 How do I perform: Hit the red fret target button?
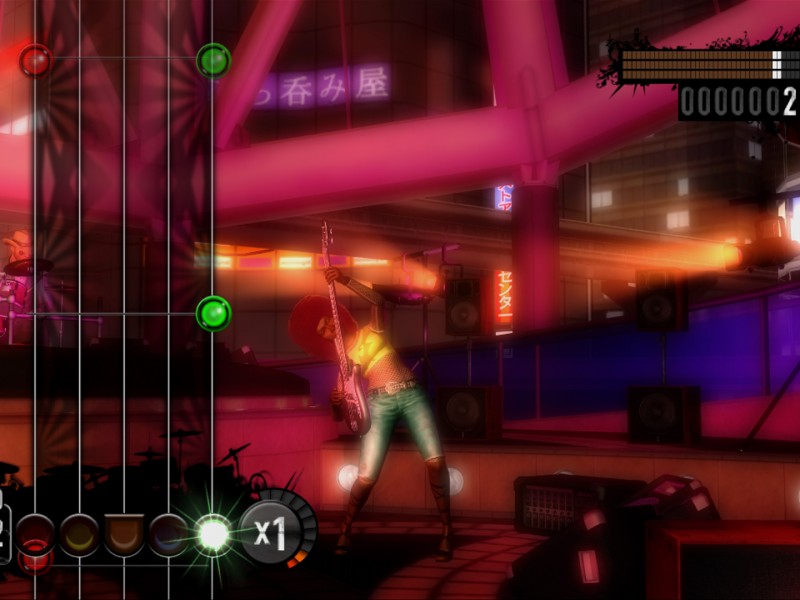[x=35, y=533]
